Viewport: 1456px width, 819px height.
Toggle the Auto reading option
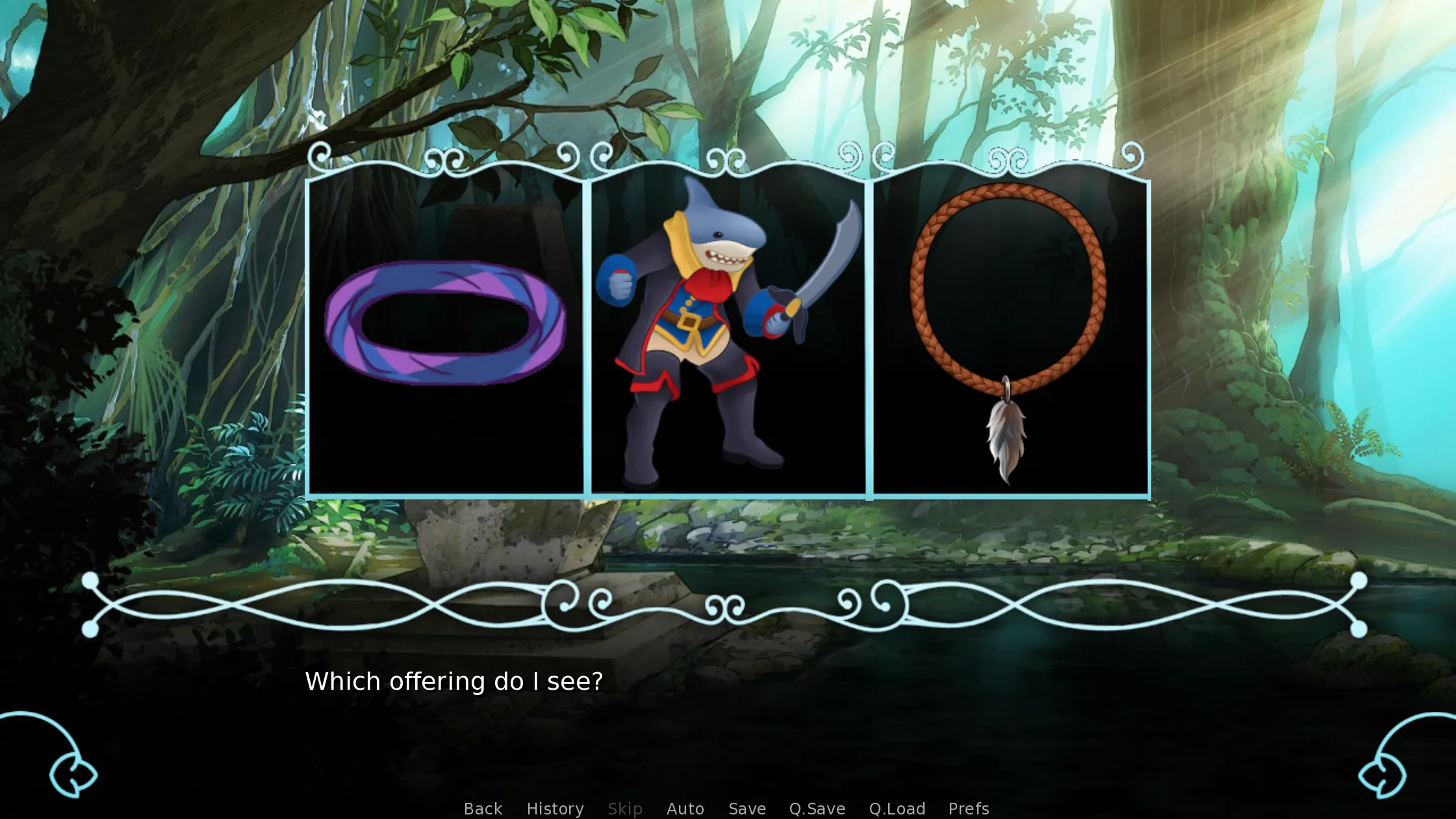tap(685, 808)
